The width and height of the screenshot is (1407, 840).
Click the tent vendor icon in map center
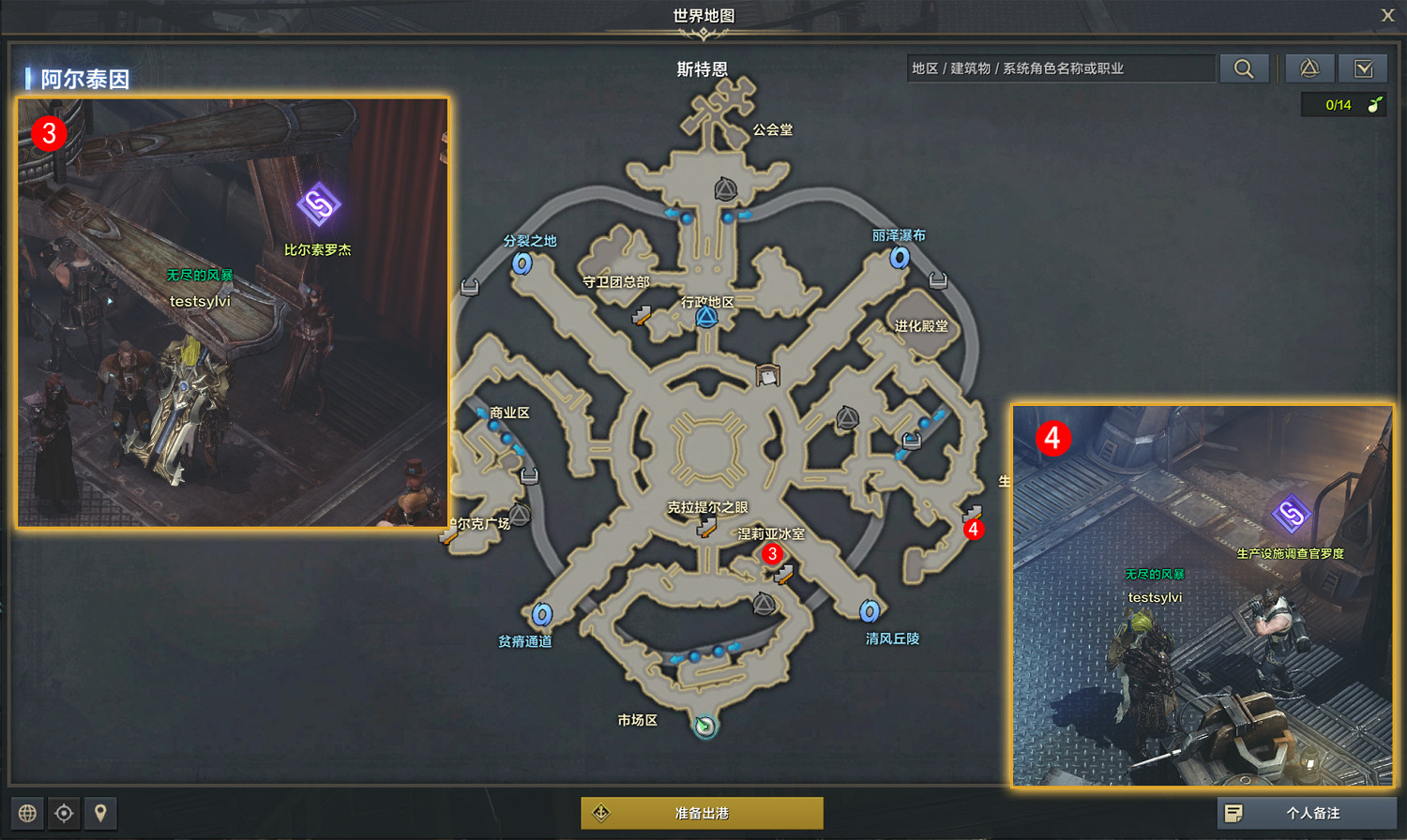[x=767, y=374]
